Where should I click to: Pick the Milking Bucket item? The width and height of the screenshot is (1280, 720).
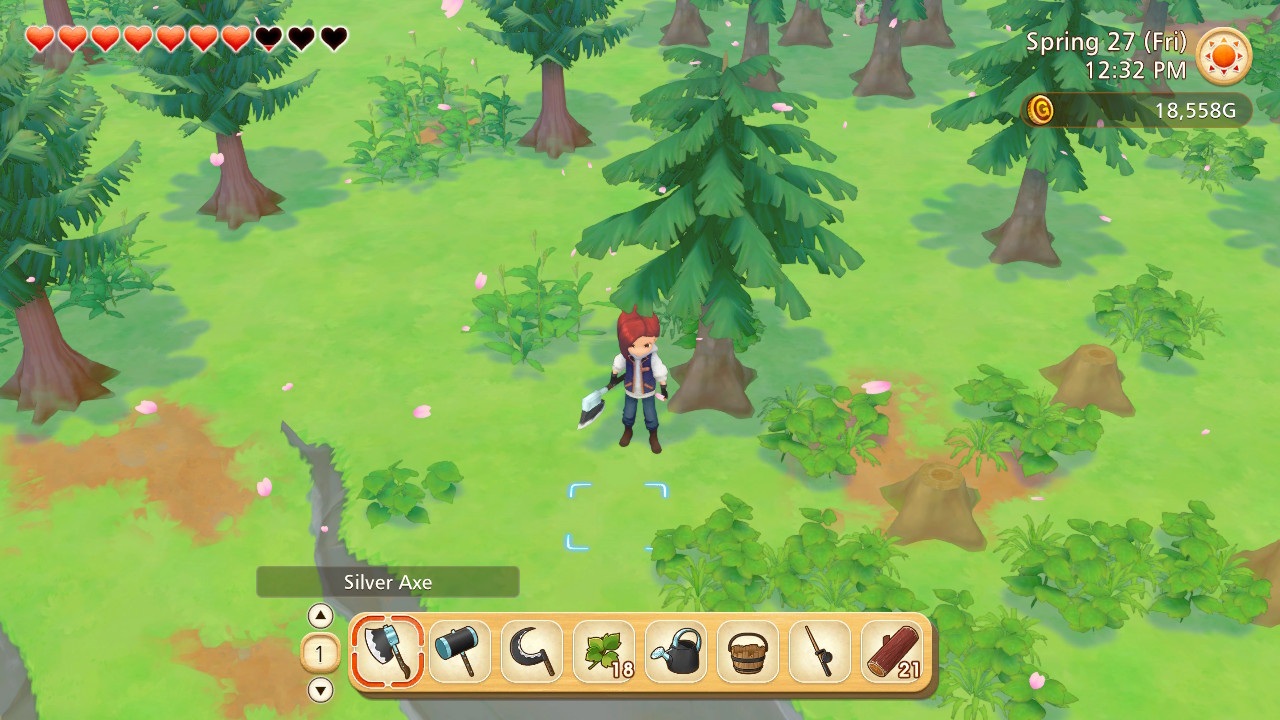pyautogui.click(x=746, y=652)
